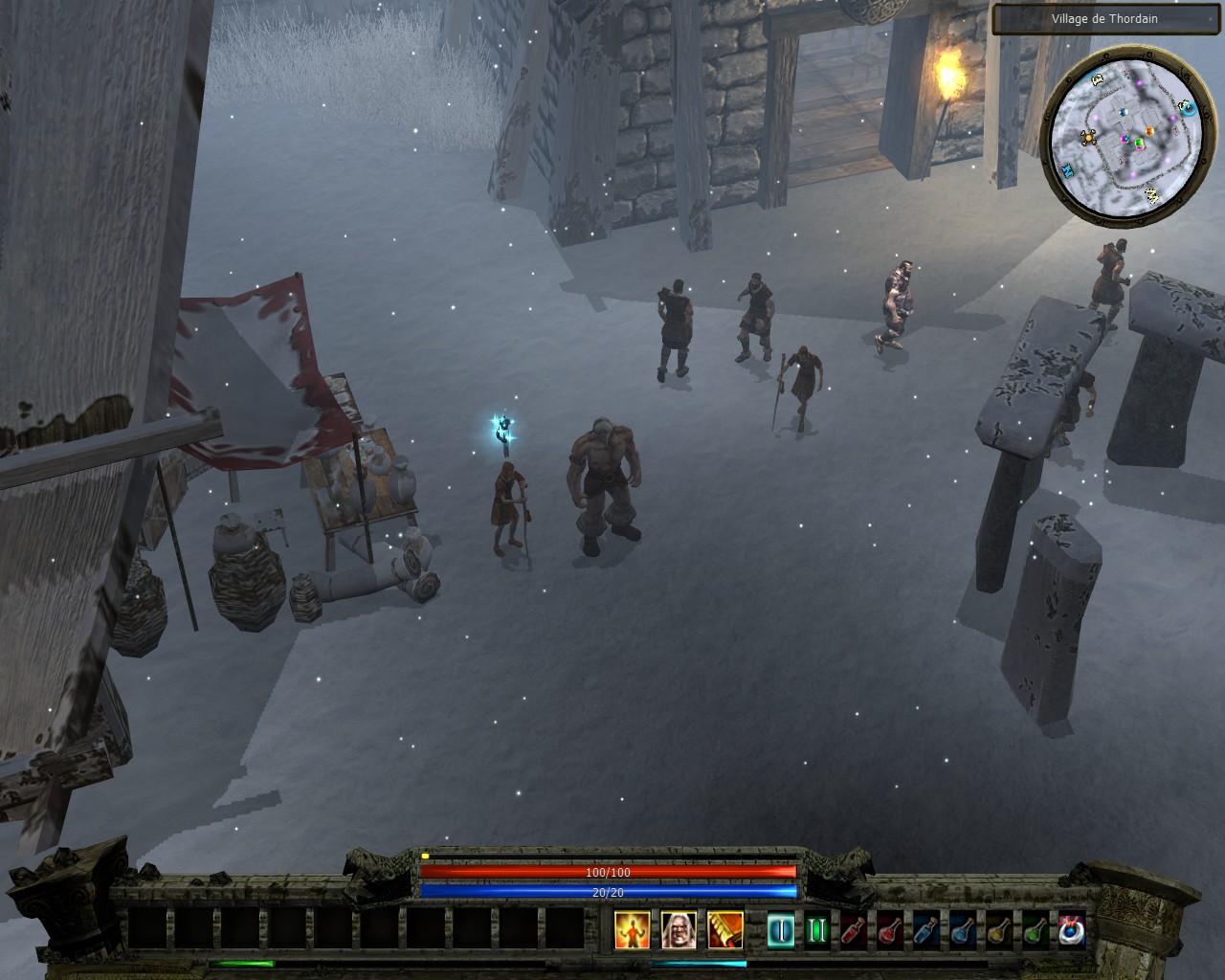Screen dimensions: 1225x980
Task: Use the golden weapon strike skill
Action: 725,929
